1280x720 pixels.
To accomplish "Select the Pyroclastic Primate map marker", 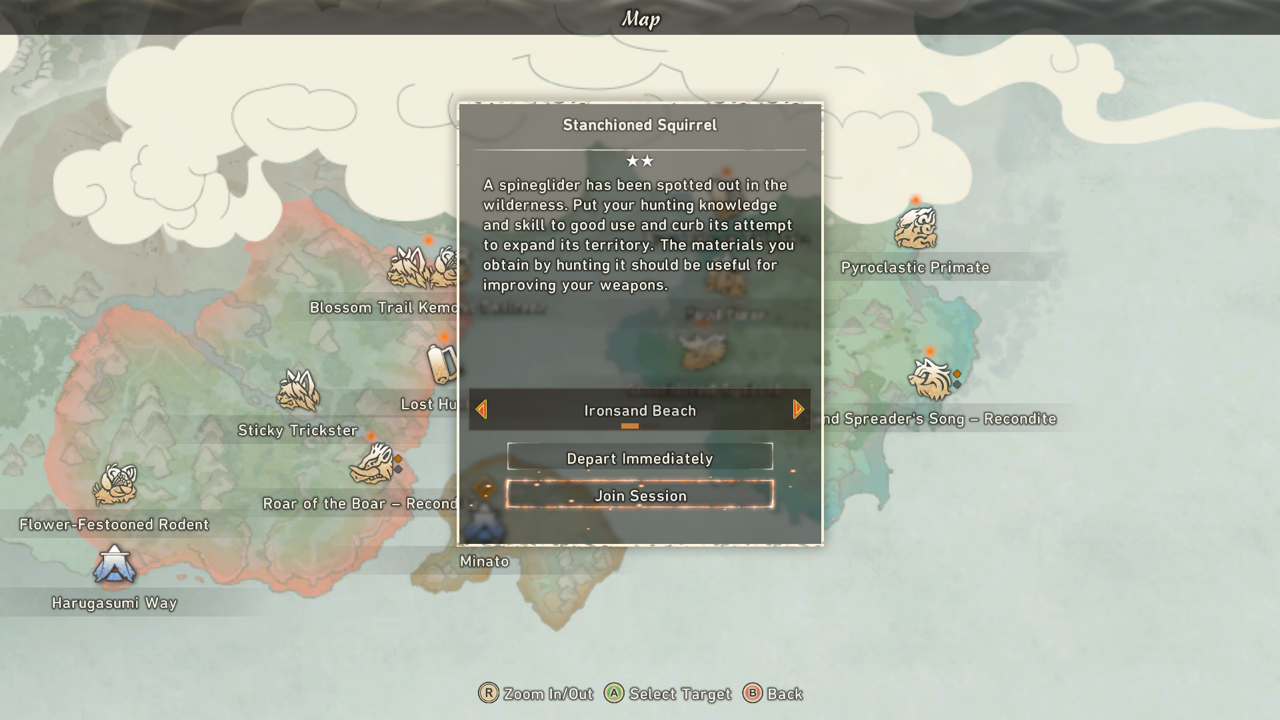I will pyautogui.click(x=915, y=230).
